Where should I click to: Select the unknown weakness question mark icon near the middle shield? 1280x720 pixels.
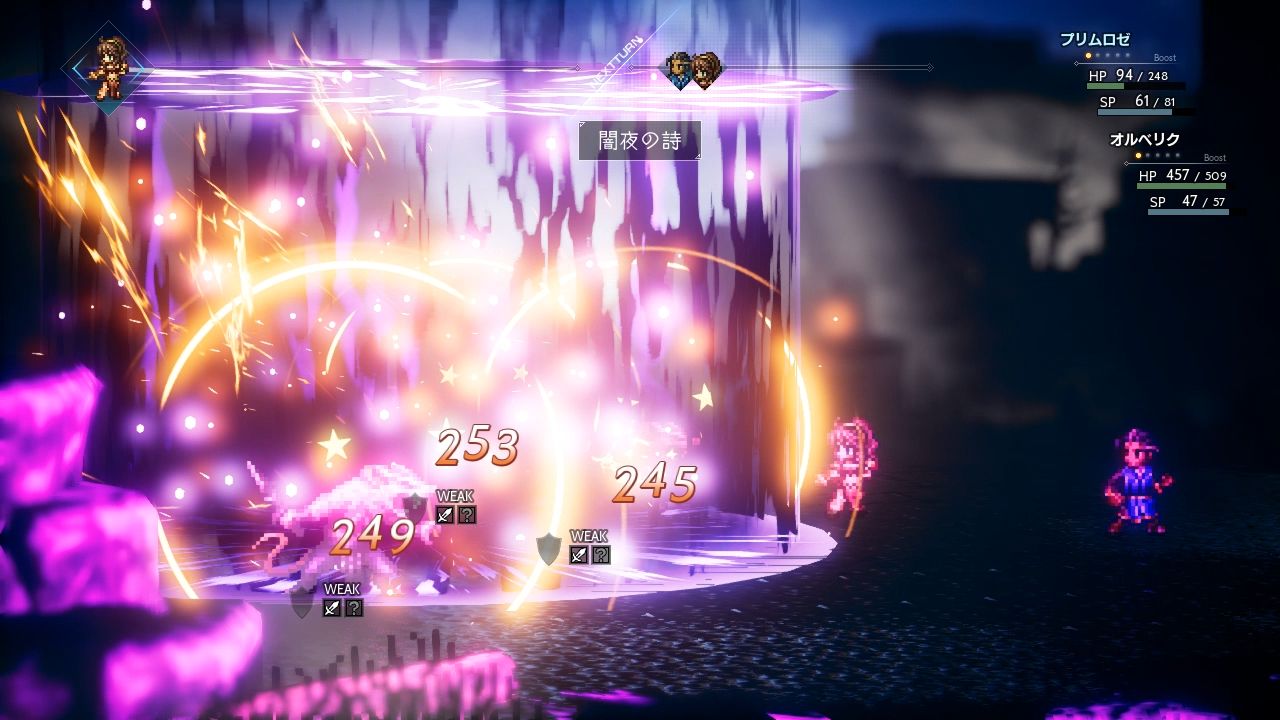(x=601, y=556)
